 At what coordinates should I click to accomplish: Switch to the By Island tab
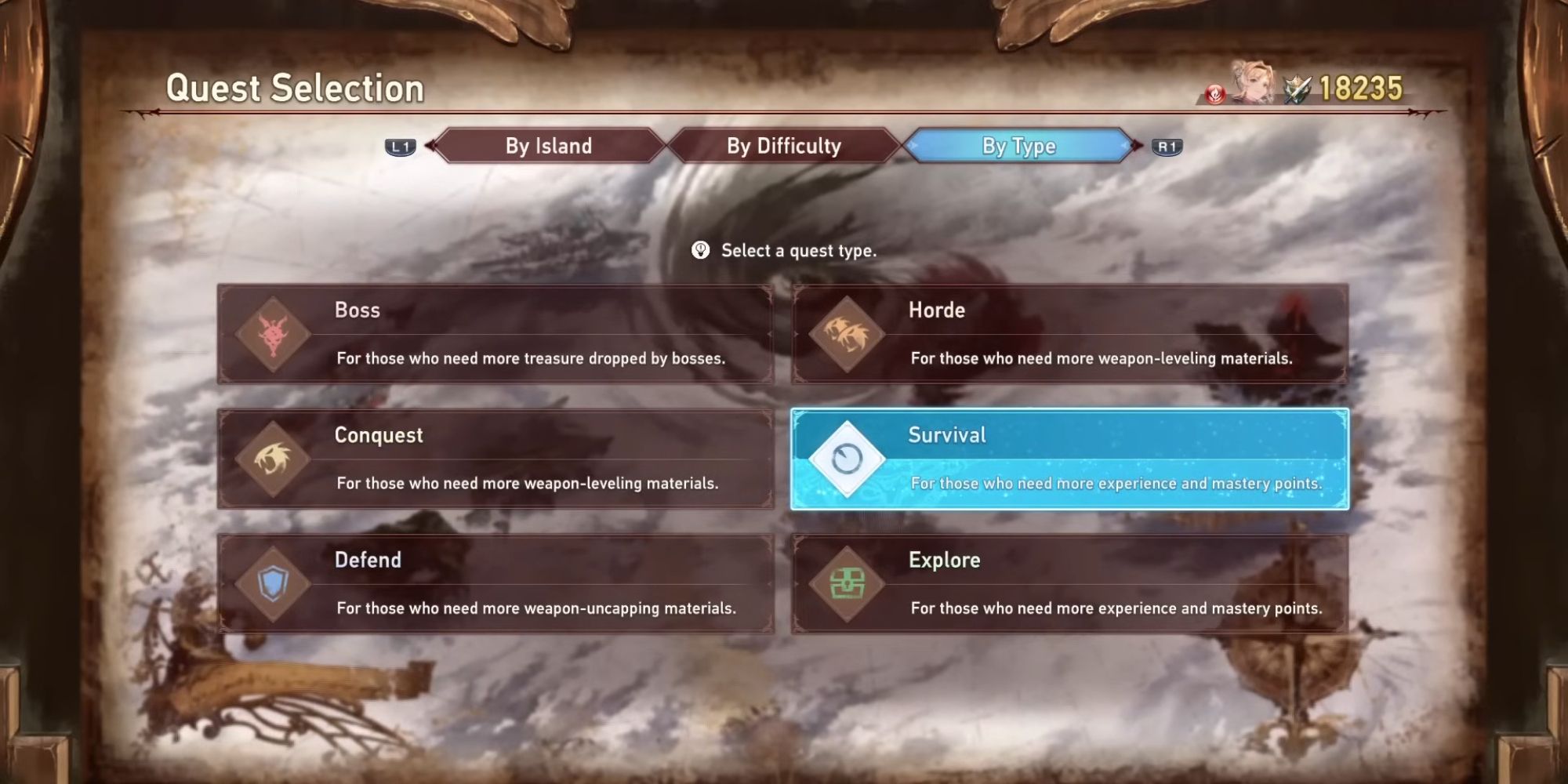549,146
